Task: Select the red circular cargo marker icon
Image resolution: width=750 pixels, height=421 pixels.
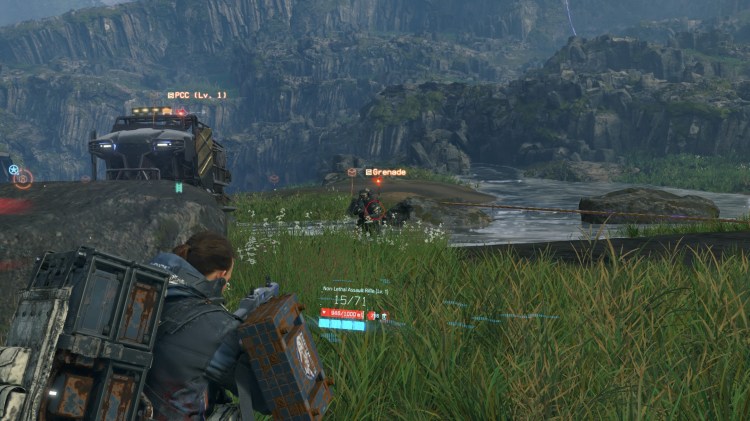Action: coord(23,179)
